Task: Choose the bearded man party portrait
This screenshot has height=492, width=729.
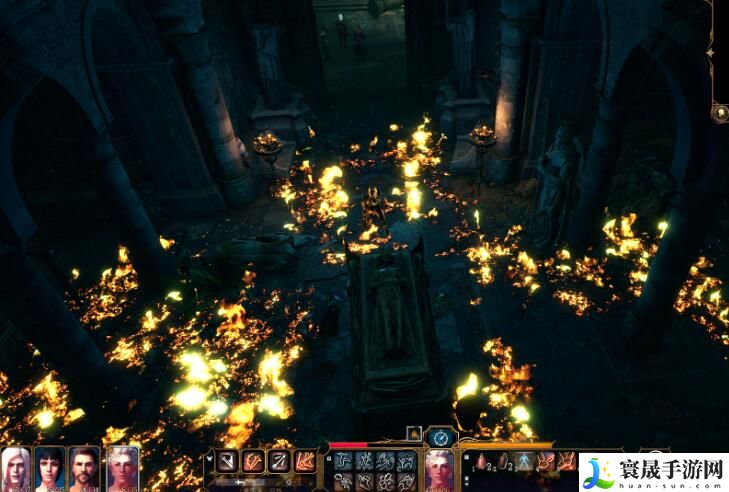Action: click(84, 468)
